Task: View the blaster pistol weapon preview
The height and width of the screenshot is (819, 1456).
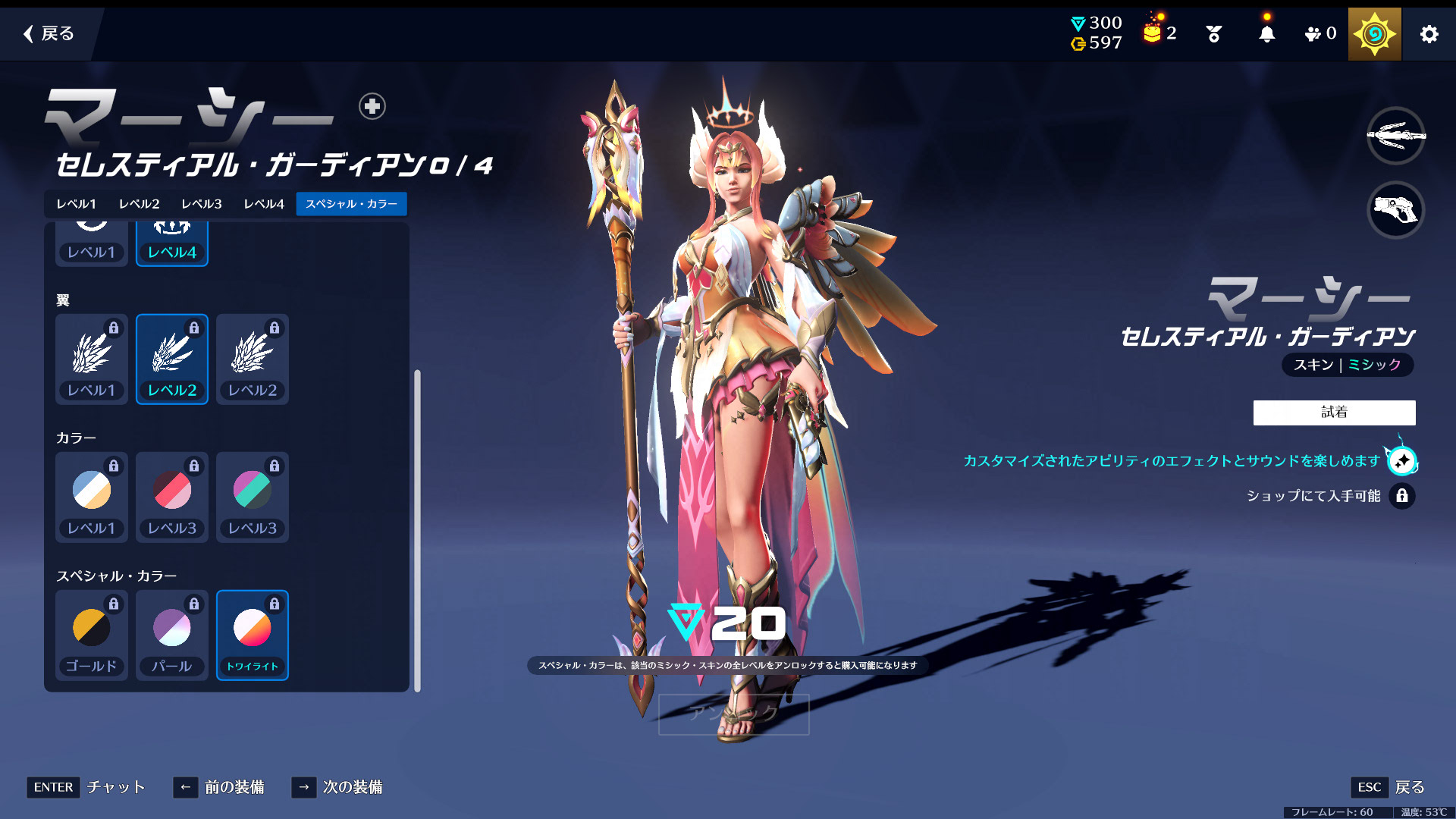Action: 1395,210
